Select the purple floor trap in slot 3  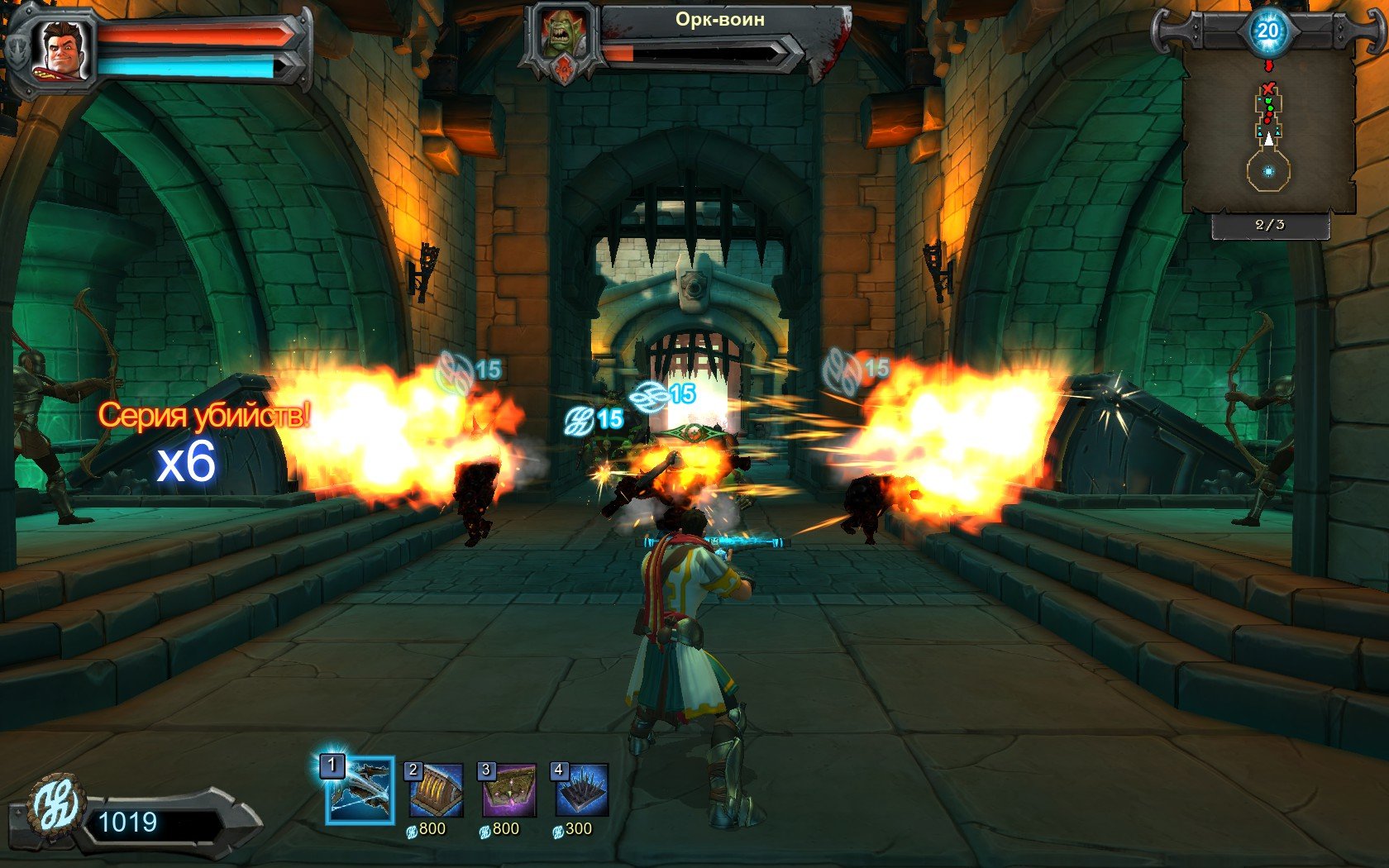[508, 790]
